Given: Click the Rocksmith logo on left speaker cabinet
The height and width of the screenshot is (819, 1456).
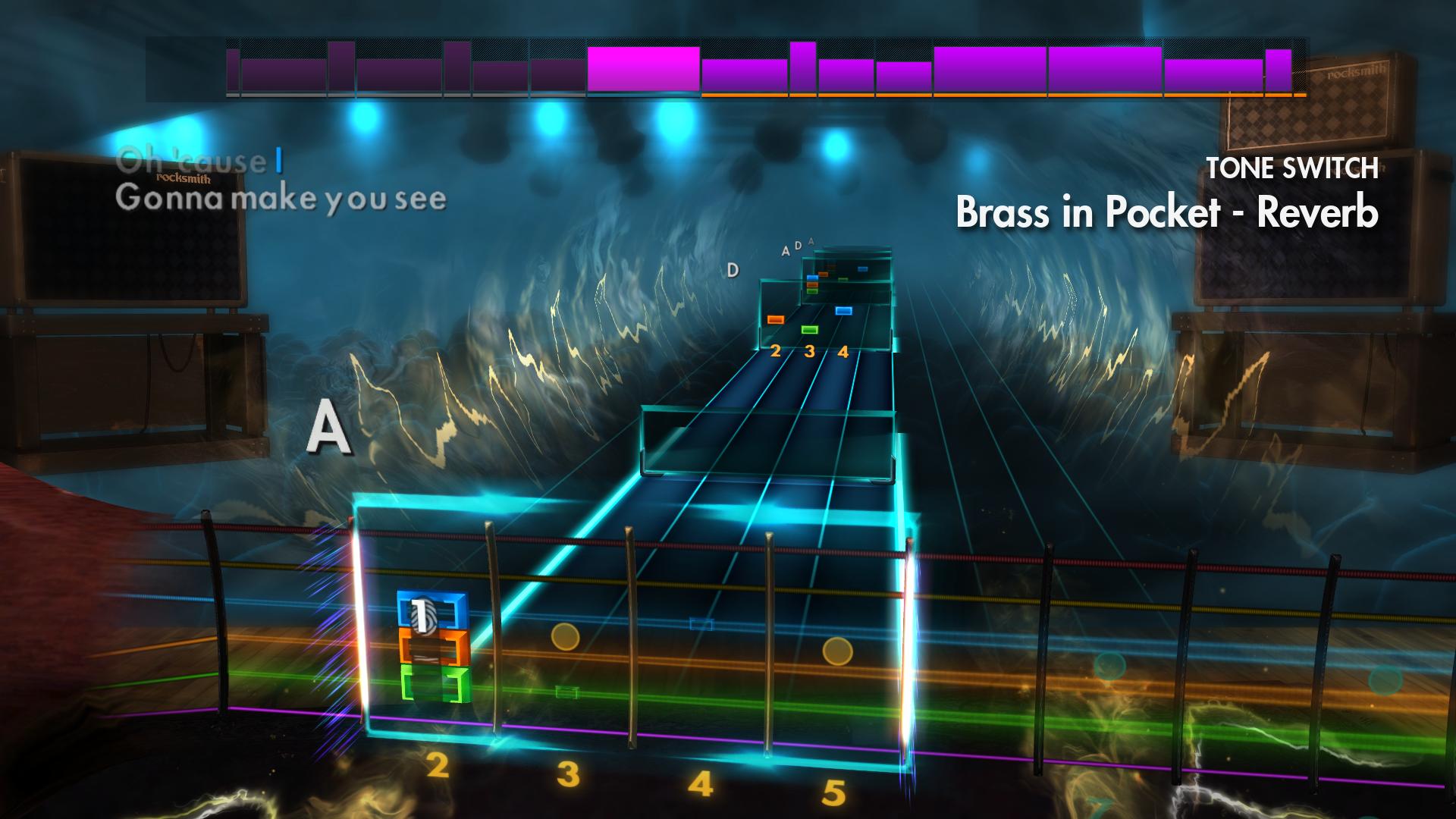Looking at the screenshot, I should click(184, 180).
